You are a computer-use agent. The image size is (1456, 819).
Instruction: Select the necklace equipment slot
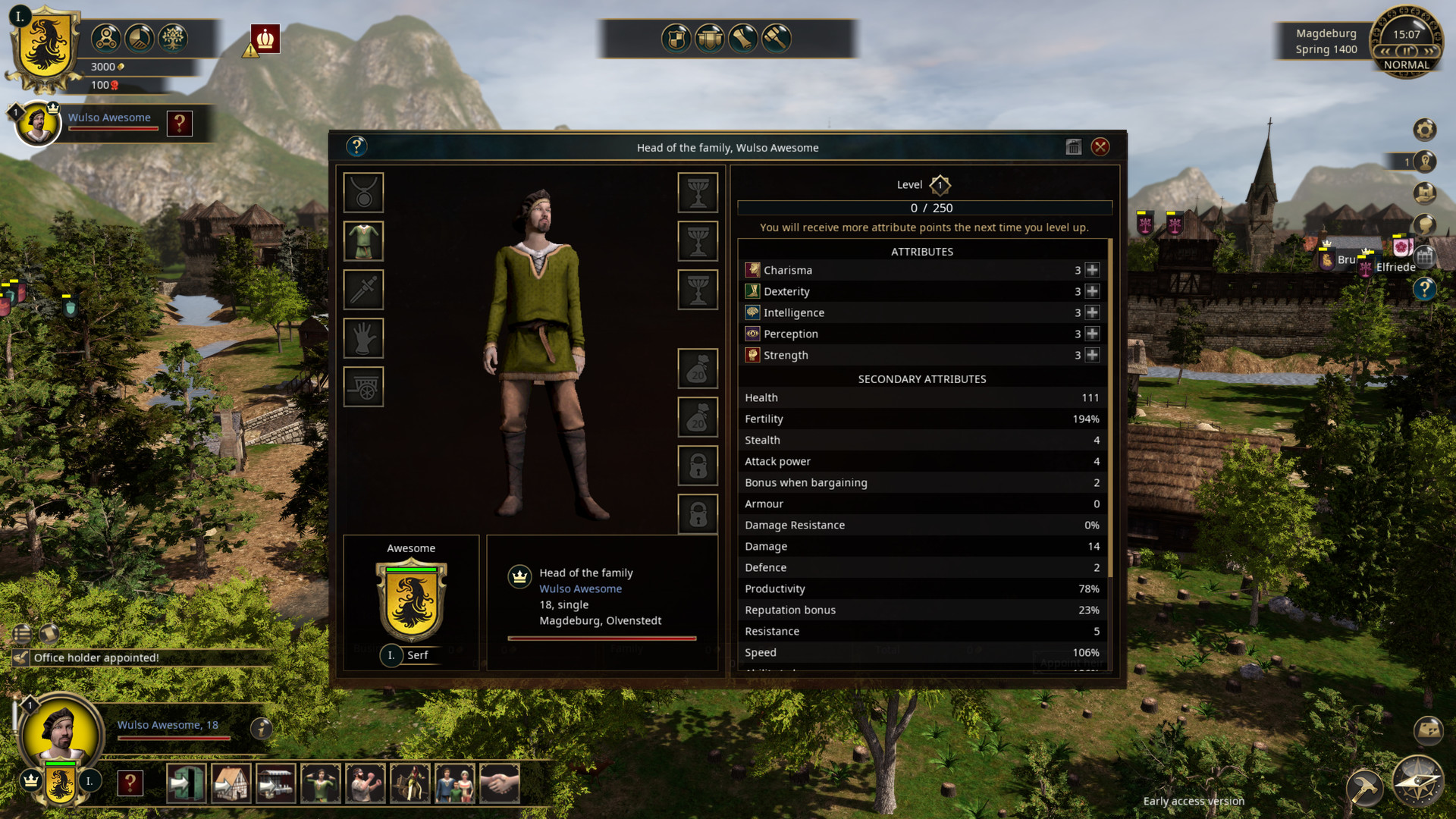point(363,193)
